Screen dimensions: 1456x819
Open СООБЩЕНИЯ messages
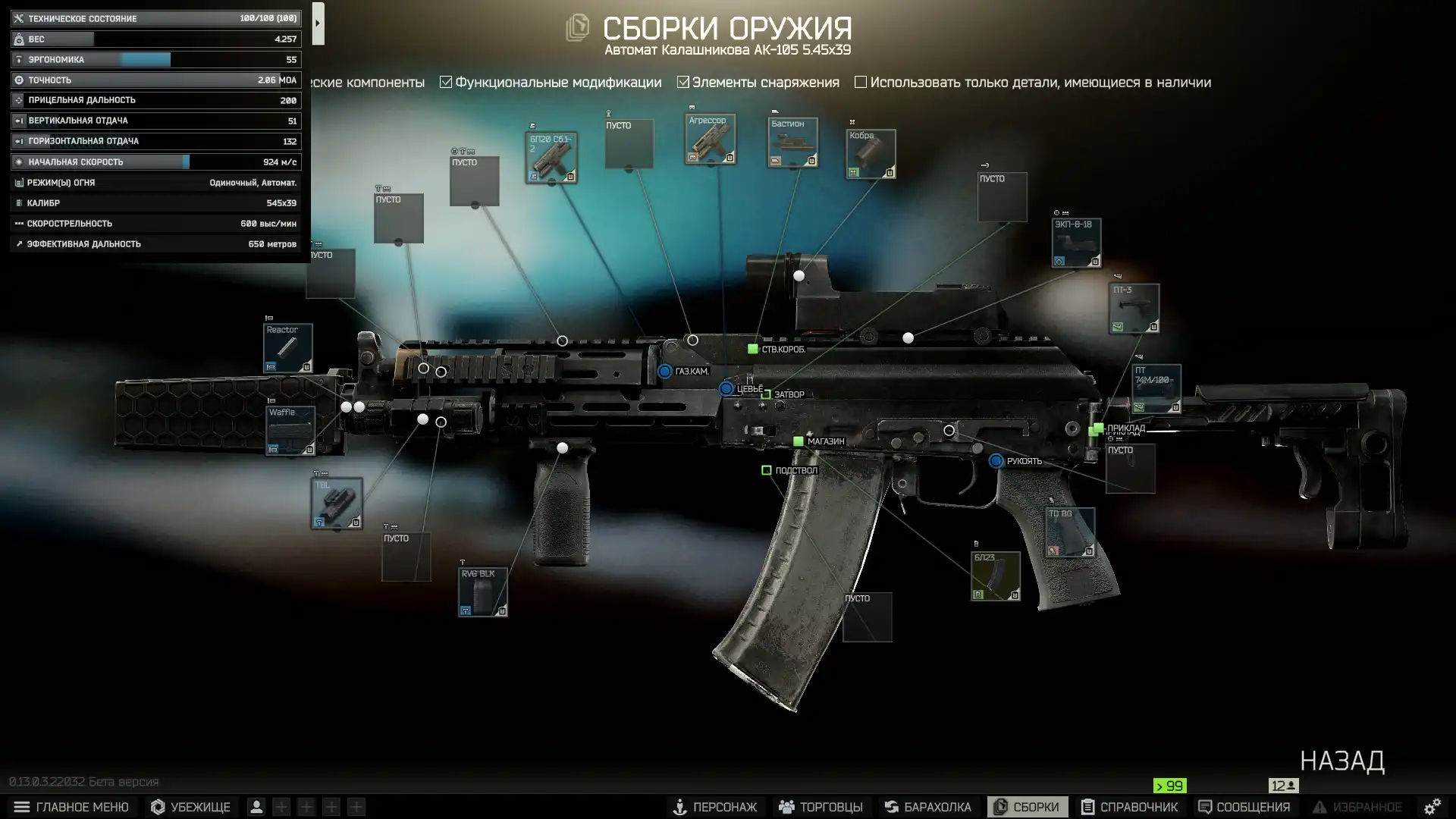point(1244,807)
